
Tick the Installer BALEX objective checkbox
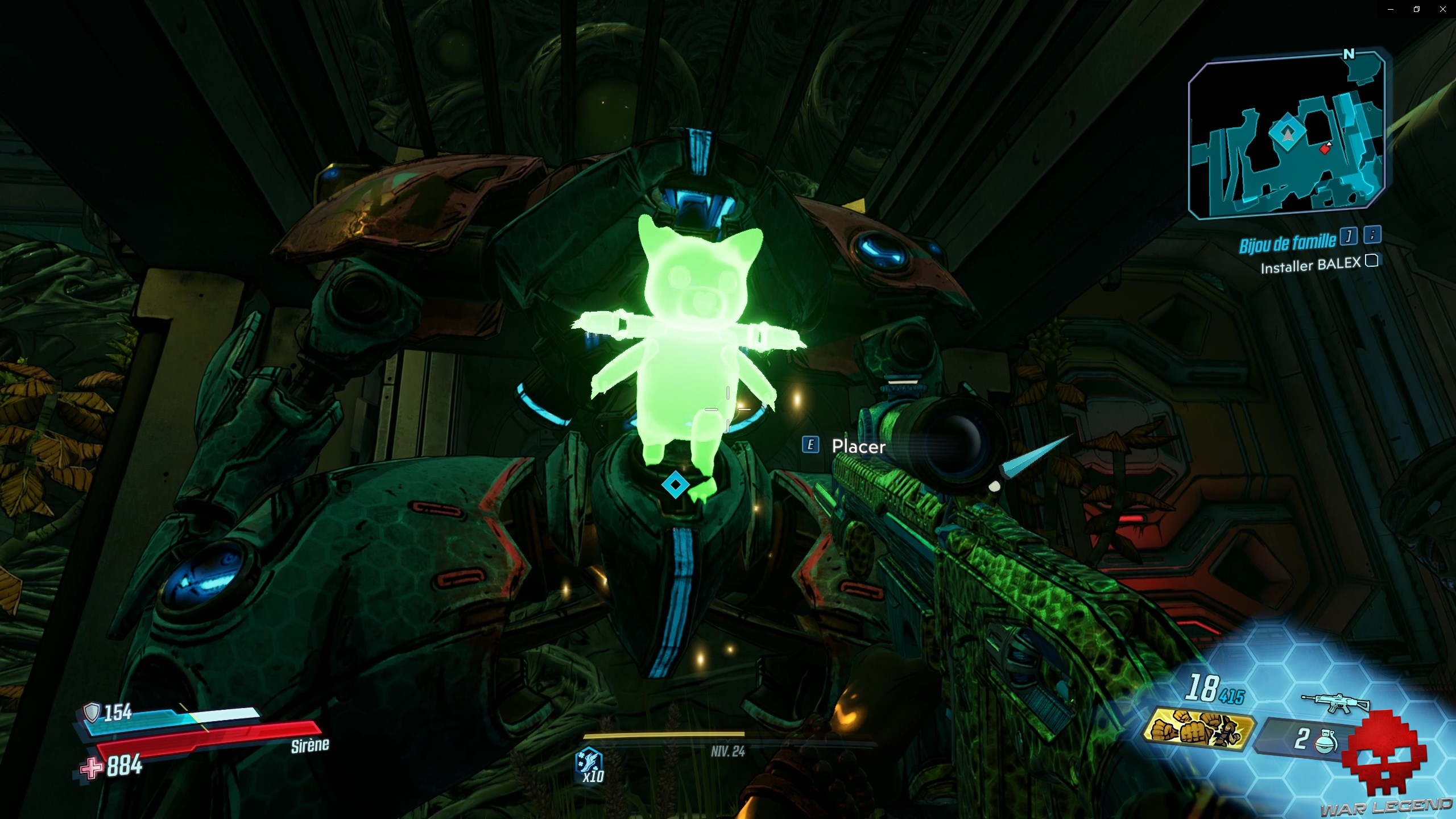coord(1372,260)
